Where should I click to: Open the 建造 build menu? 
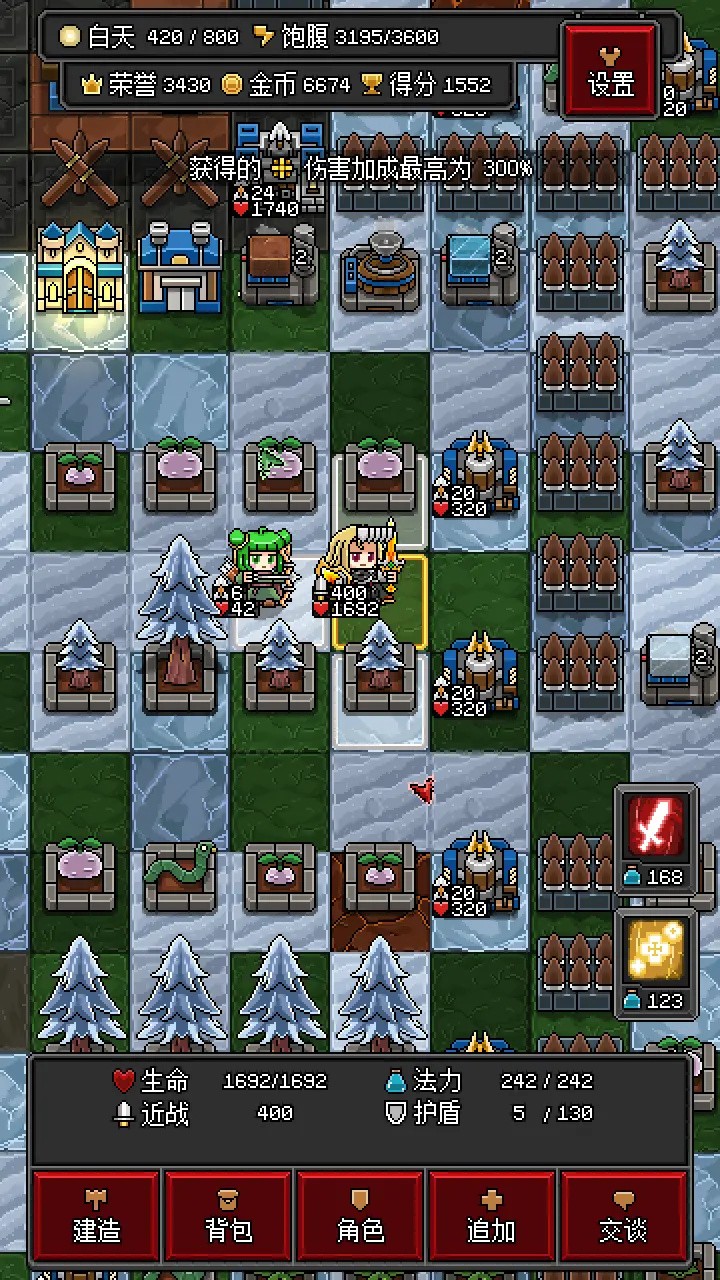point(97,1217)
